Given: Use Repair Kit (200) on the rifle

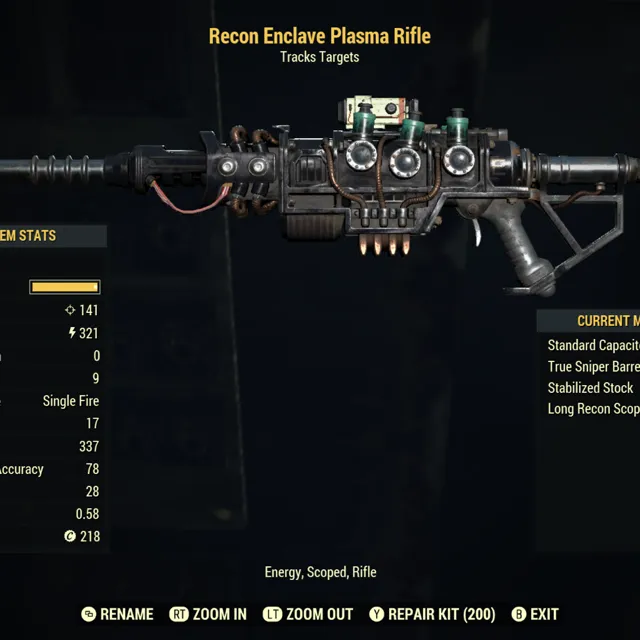Looking at the screenshot, I should 431,614.
